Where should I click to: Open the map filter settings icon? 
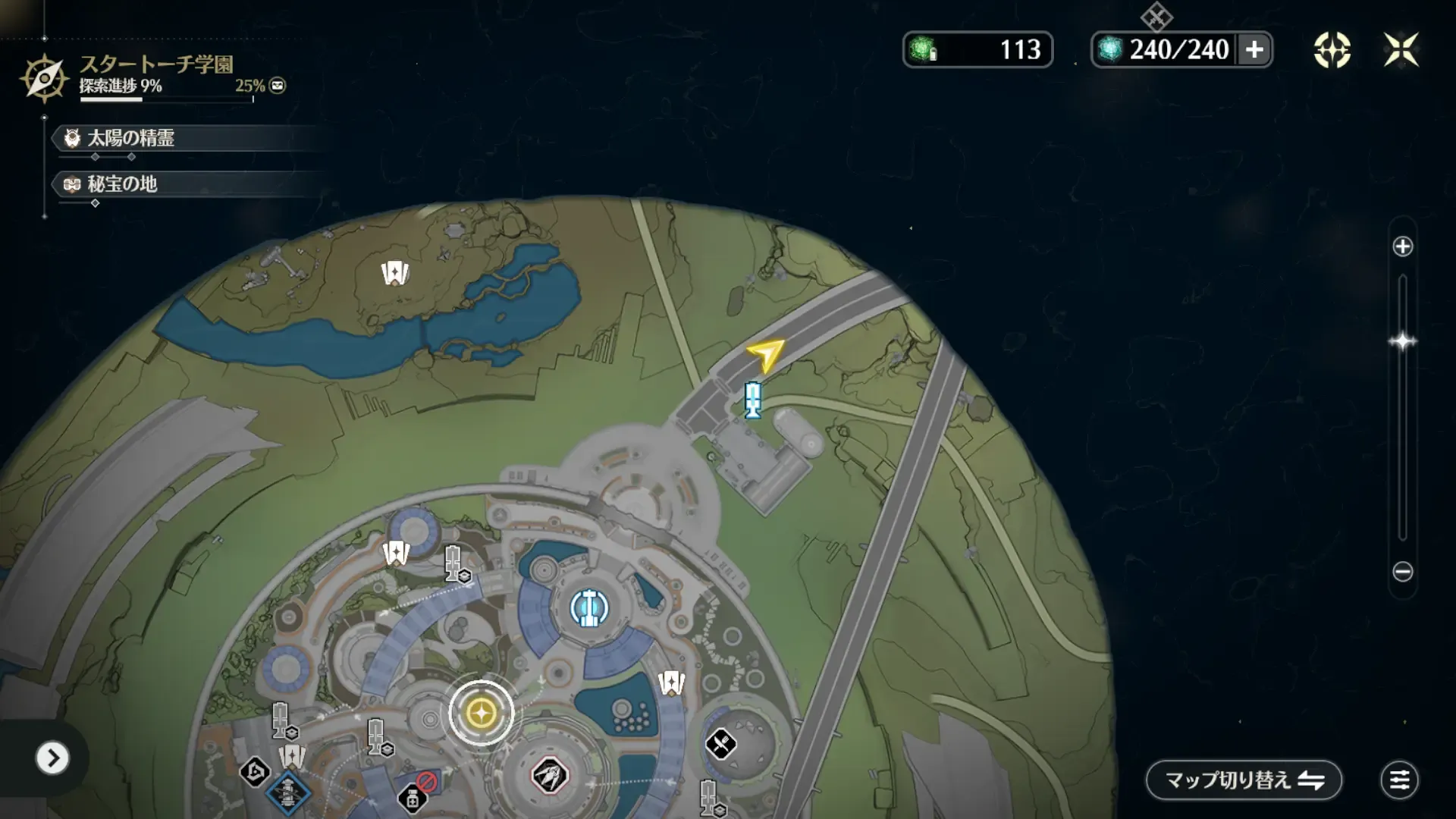[x=1399, y=780]
